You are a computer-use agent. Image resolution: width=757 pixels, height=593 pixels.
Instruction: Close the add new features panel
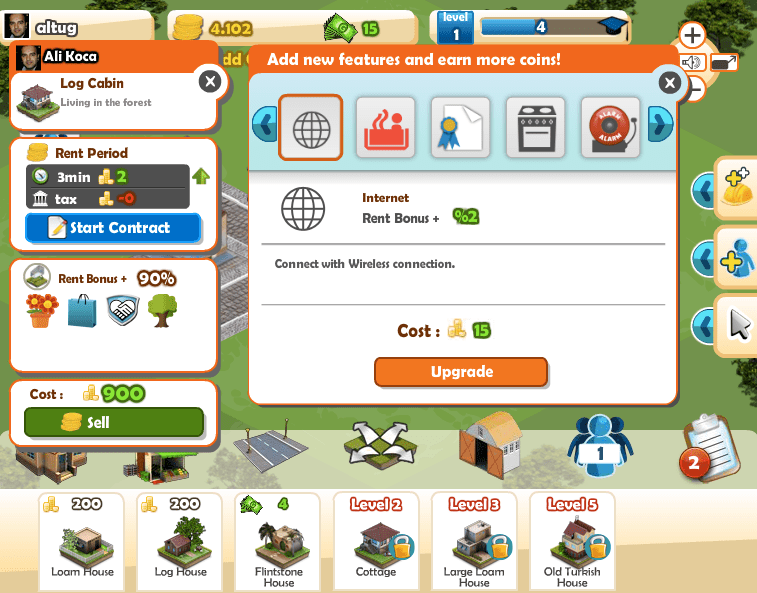pos(668,83)
